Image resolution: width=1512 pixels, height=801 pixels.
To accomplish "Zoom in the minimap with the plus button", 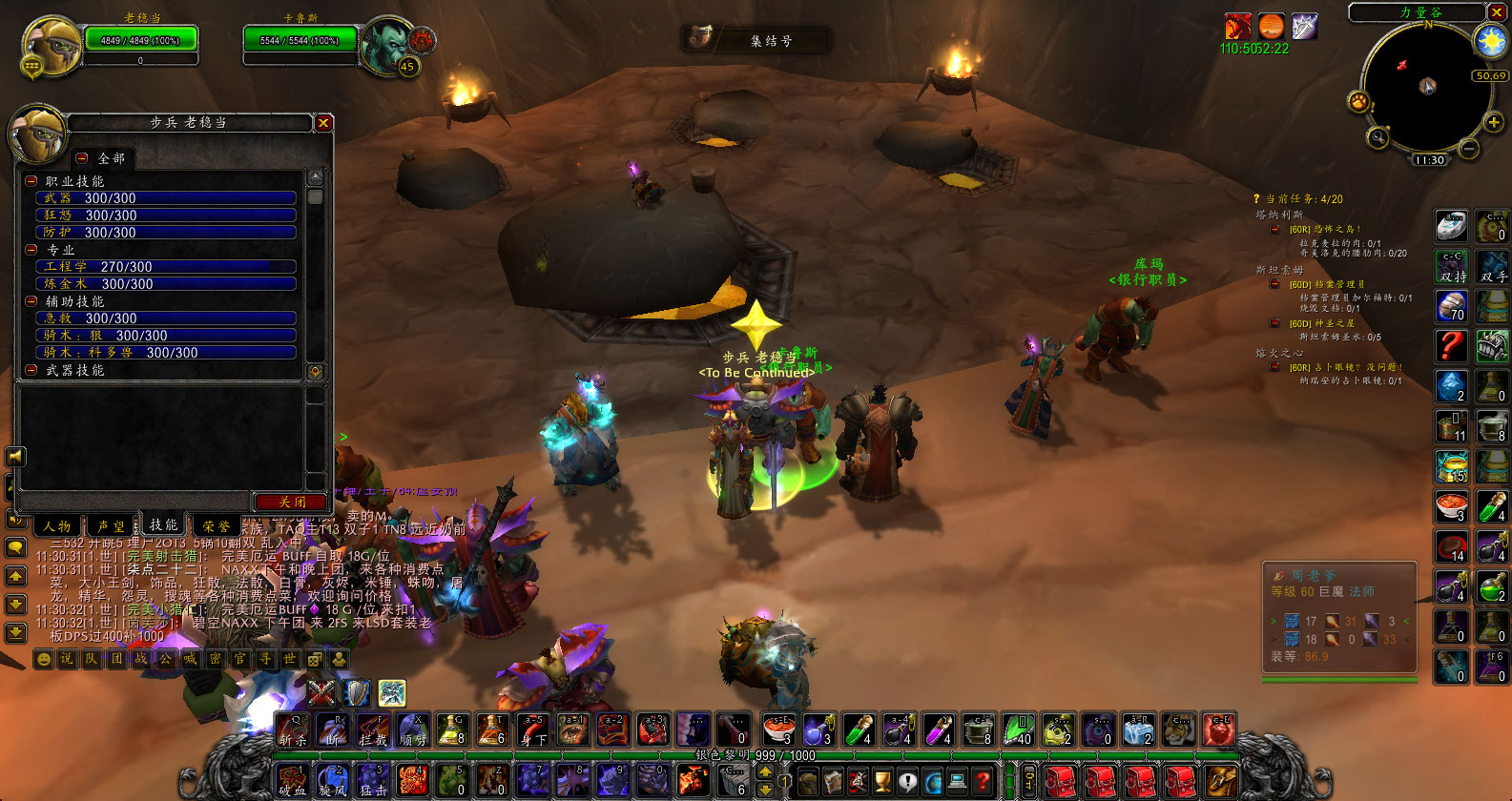I will click(1494, 122).
